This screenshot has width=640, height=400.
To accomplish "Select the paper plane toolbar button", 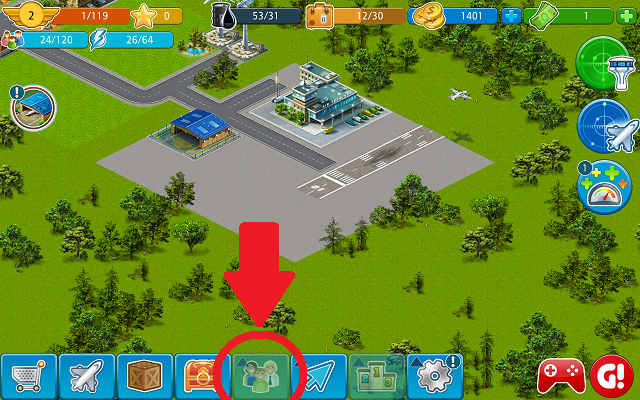I will 319,377.
